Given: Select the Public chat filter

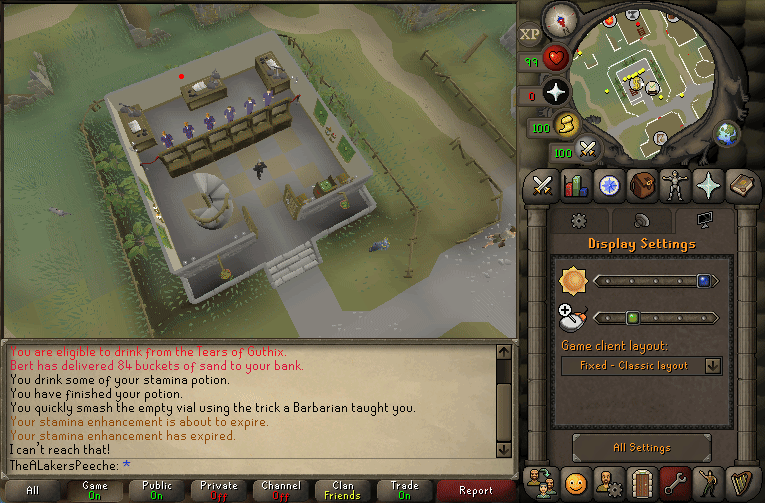Looking at the screenshot, I should click(156, 490).
